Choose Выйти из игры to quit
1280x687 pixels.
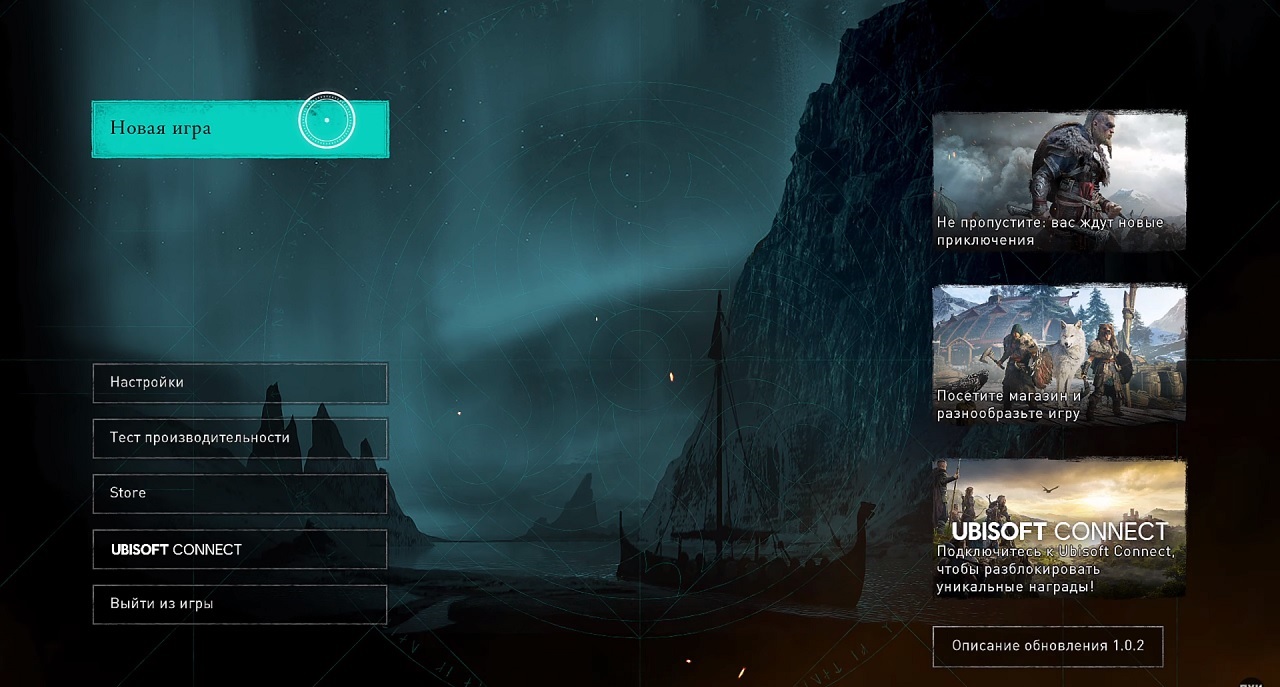click(x=240, y=604)
